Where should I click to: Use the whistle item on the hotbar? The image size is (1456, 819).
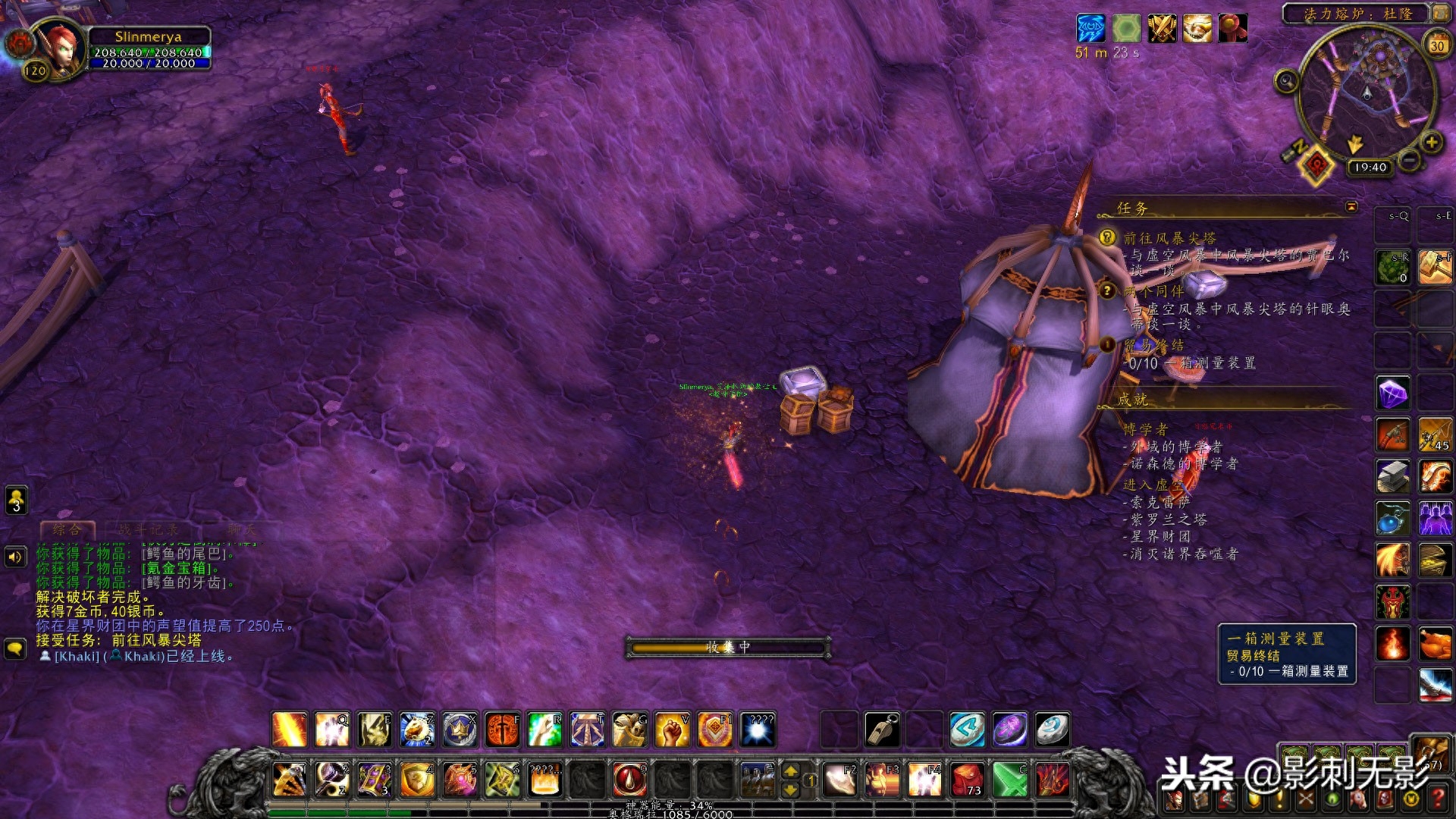883,730
